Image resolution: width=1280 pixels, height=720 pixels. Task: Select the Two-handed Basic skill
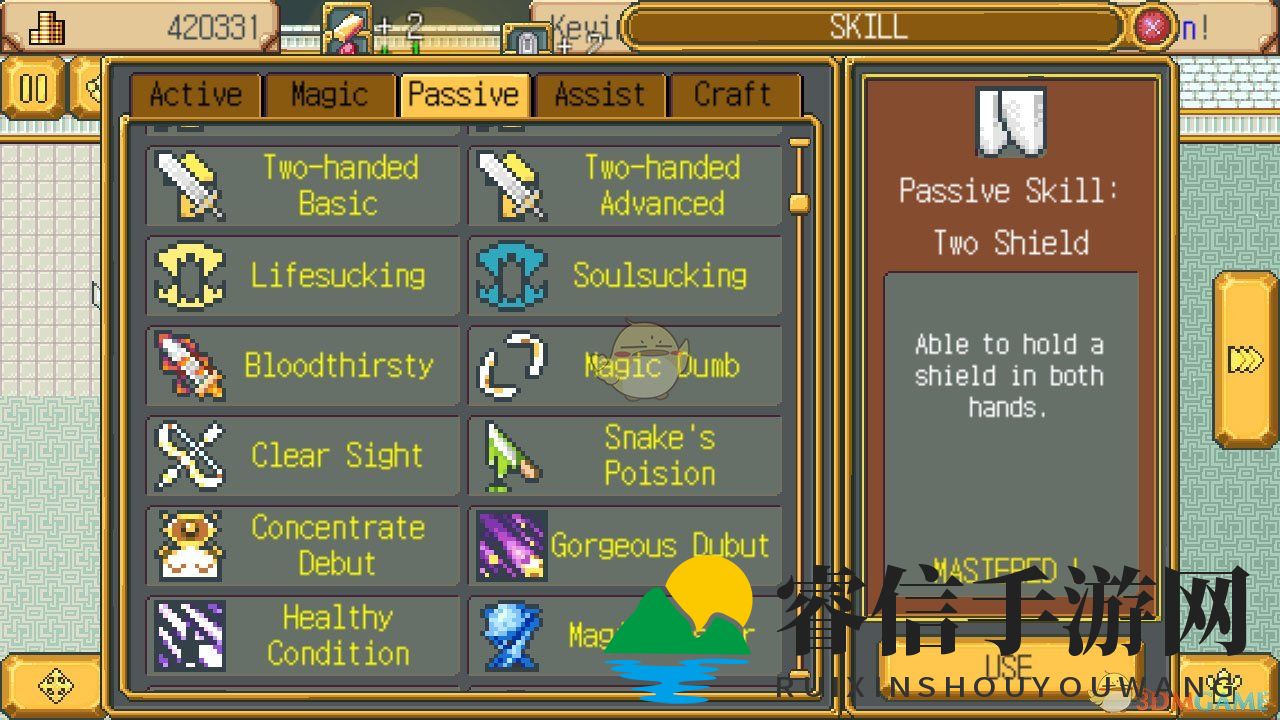302,186
